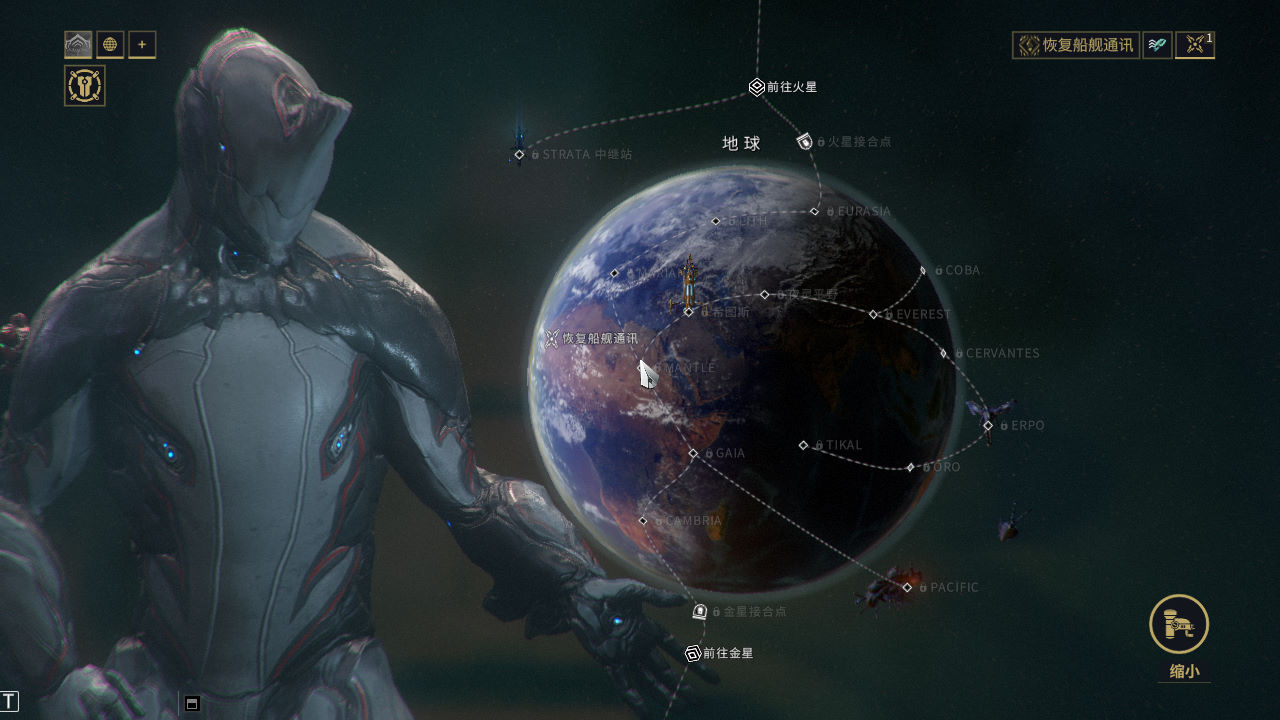1280x720 pixels.
Task: Open the chat T icon
Action: pyautogui.click(x=10, y=701)
